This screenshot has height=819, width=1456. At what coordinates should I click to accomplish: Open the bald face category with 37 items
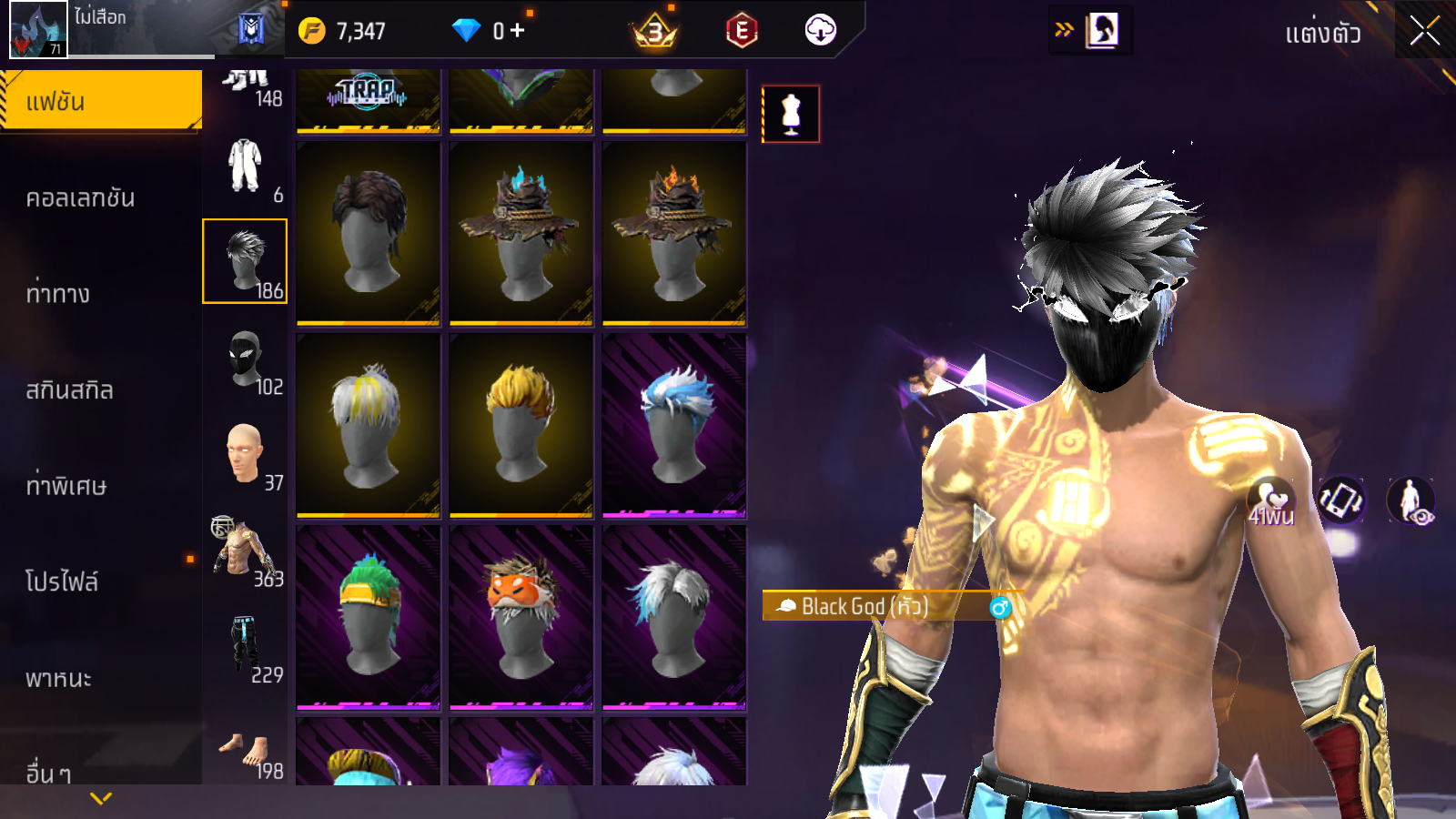246,455
